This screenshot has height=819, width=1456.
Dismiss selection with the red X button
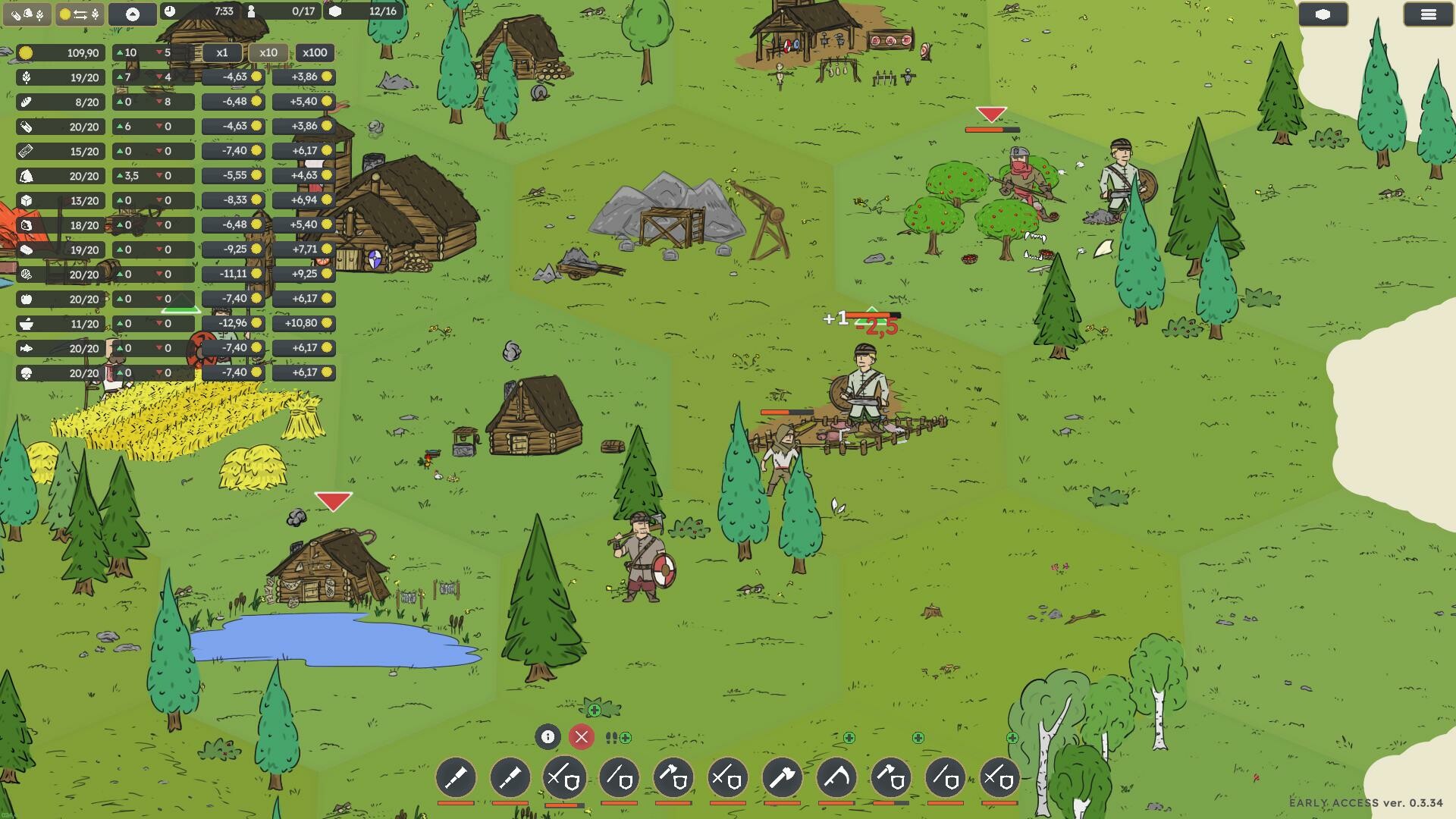click(582, 736)
